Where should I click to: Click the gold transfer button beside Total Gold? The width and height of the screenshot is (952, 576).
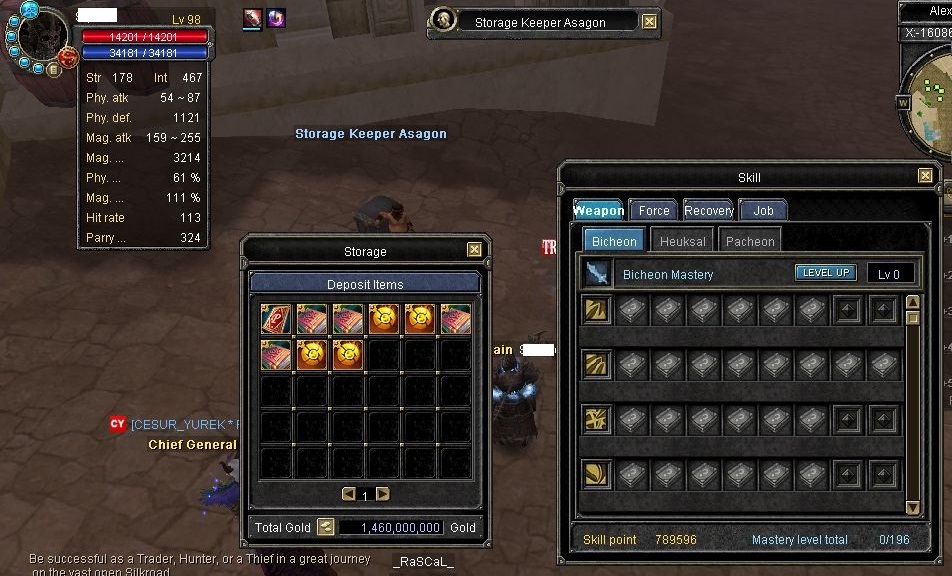point(325,527)
